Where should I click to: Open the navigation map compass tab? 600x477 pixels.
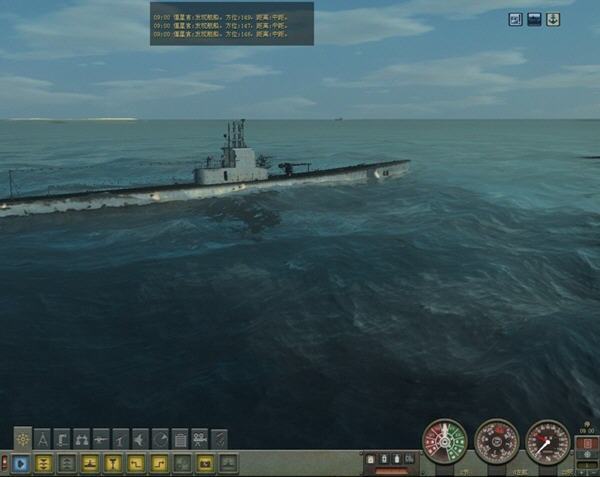tap(43, 439)
